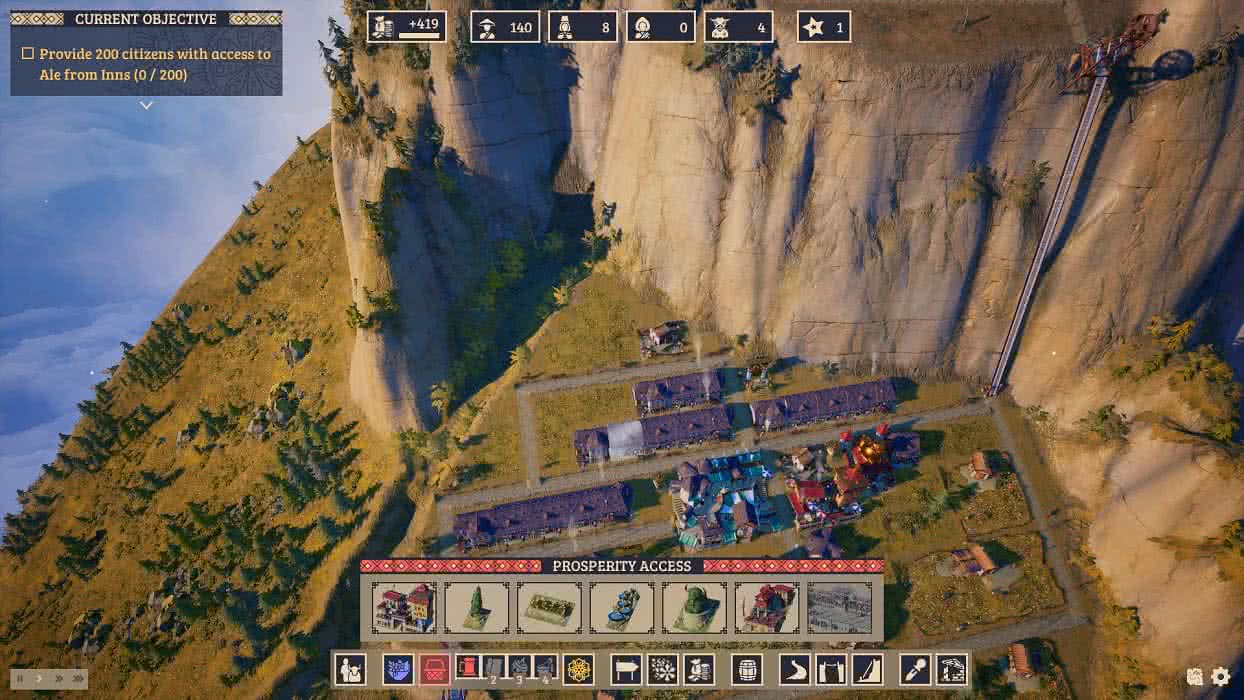Open the settings gear icon
Image resolution: width=1244 pixels, height=700 pixels.
point(1221,677)
